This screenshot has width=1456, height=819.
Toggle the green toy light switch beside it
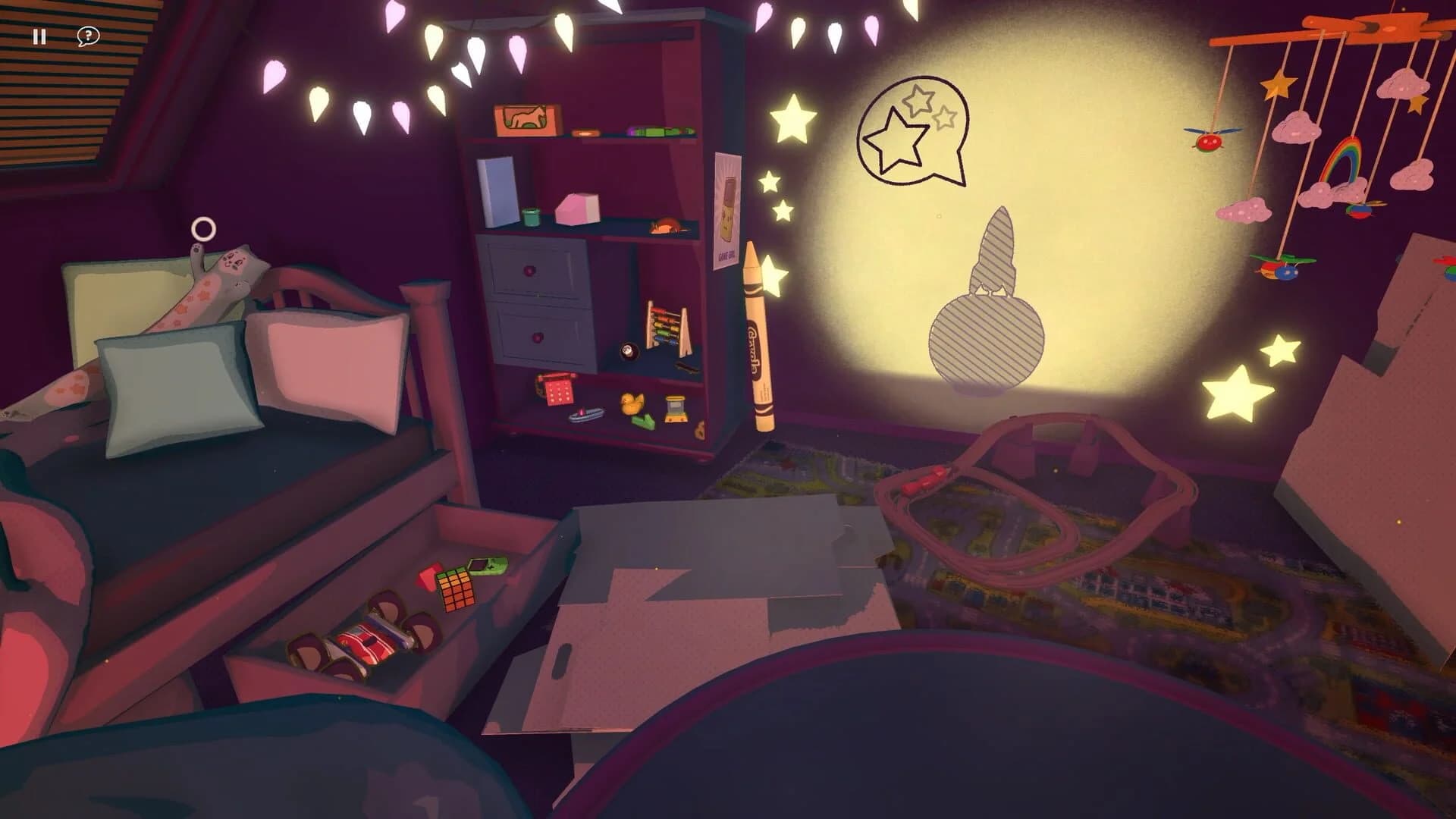point(642,421)
